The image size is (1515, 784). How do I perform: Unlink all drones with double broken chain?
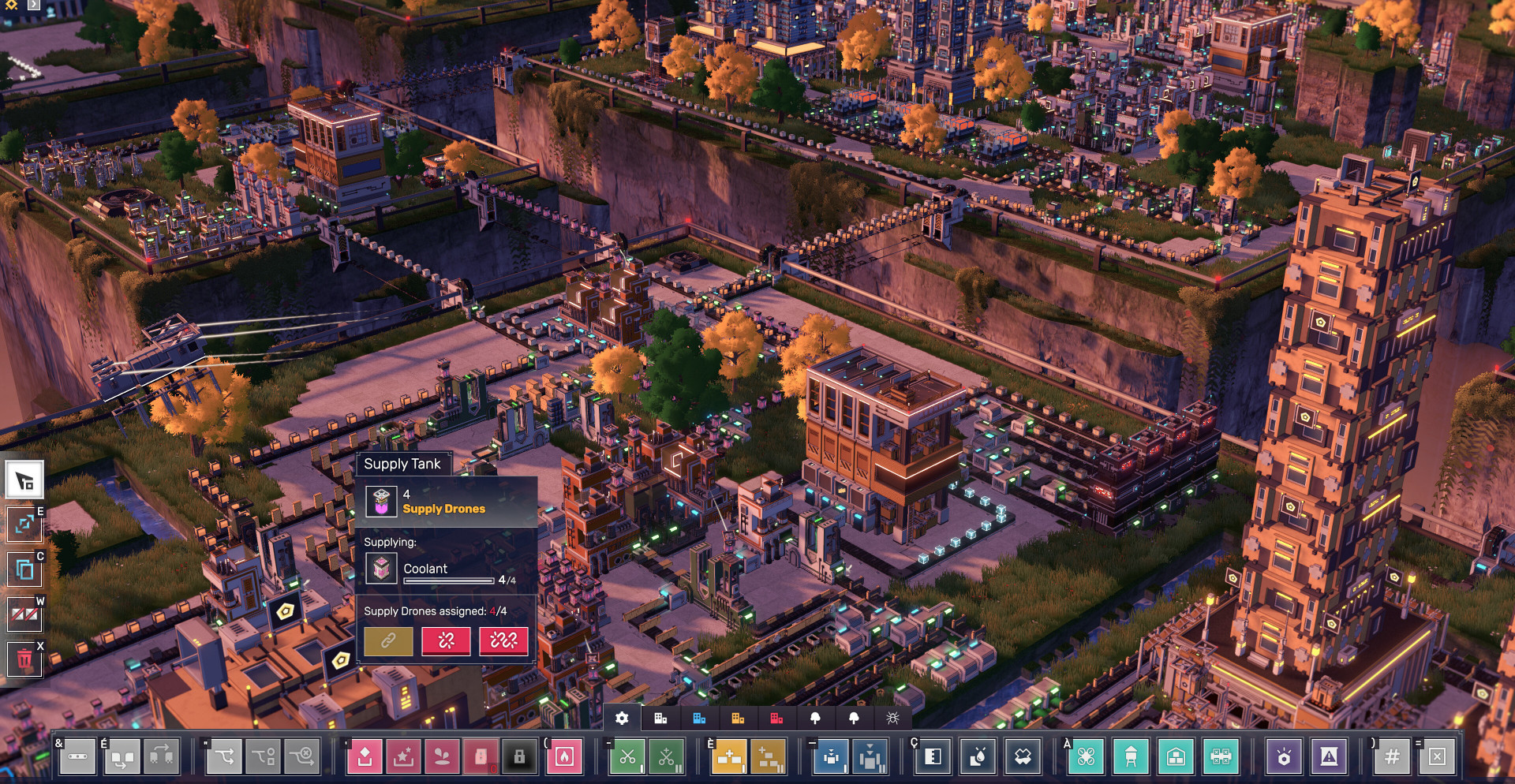[x=503, y=641]
